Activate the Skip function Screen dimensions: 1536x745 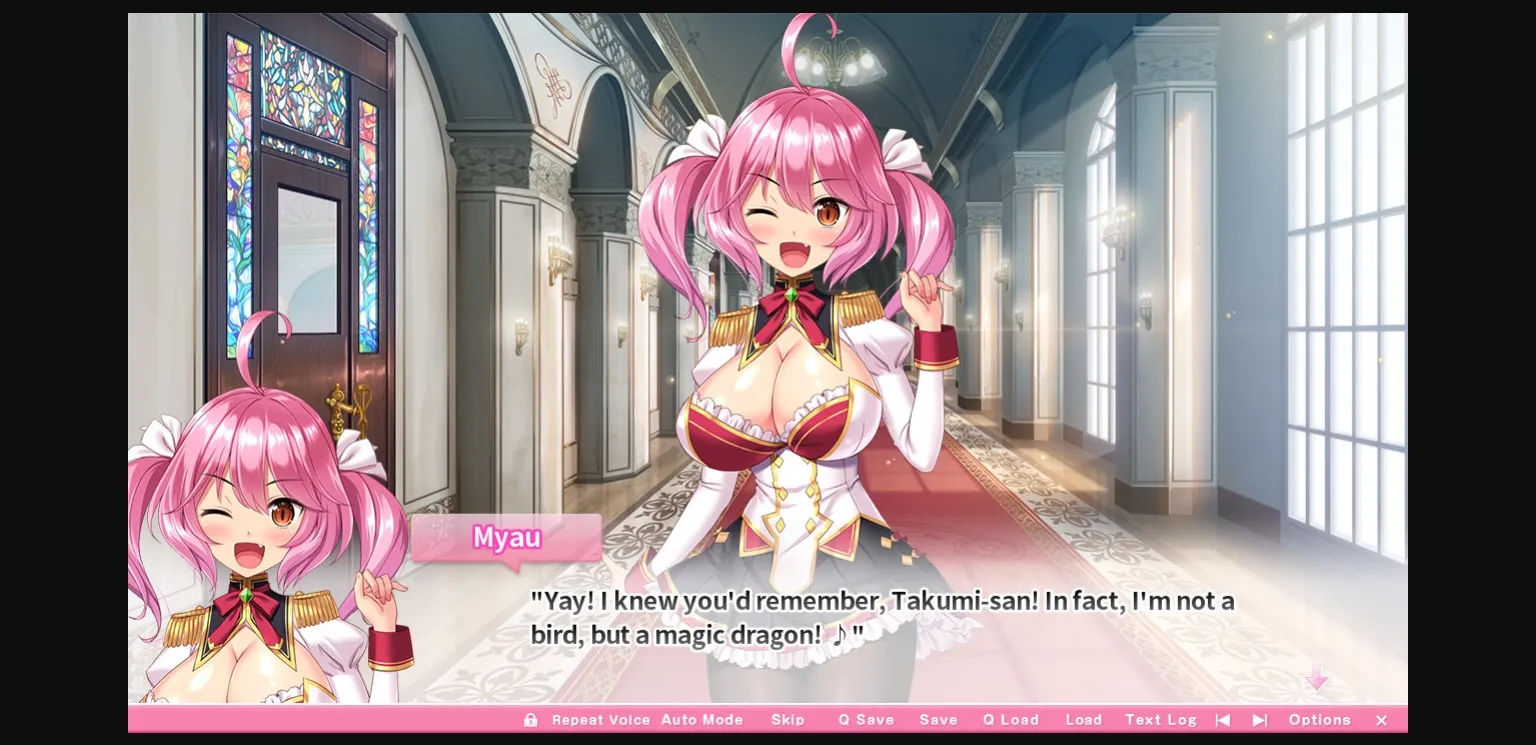coord(789,720)
